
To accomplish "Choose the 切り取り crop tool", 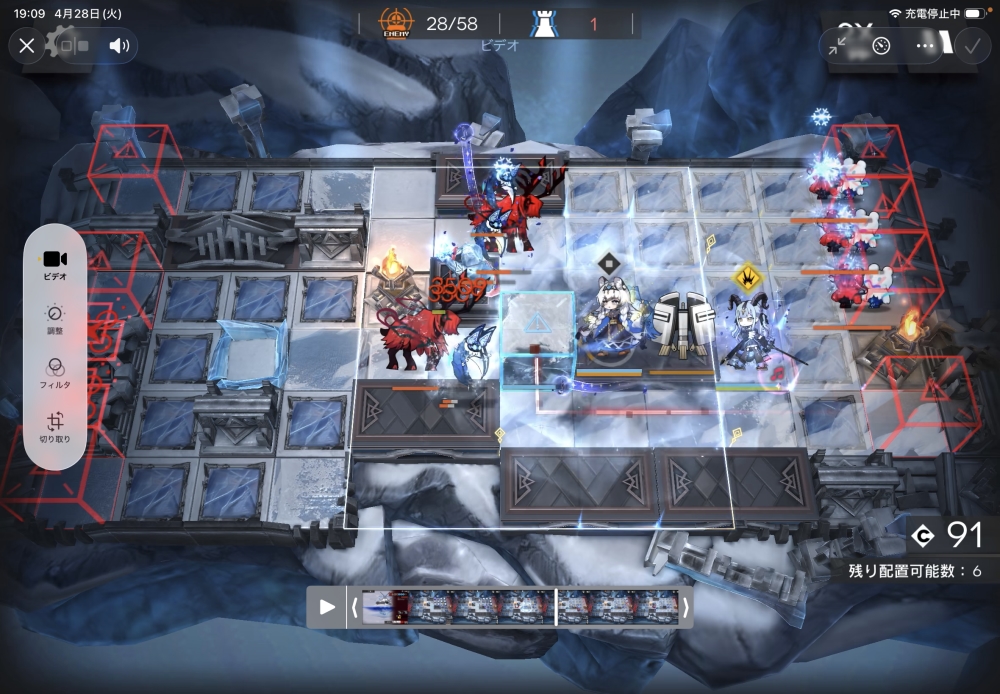I will [x=55, y=428].
